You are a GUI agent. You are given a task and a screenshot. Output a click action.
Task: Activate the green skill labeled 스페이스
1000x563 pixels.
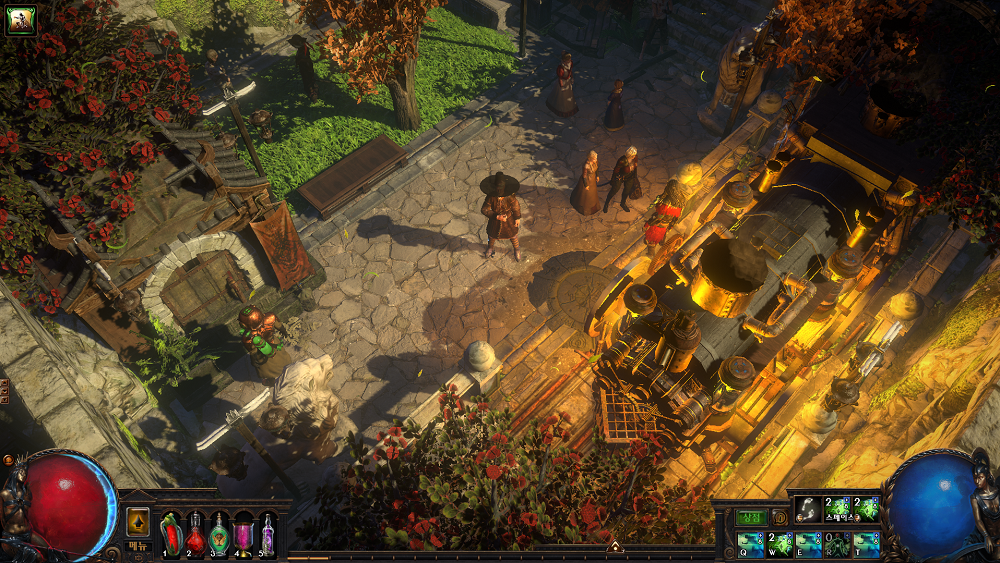(837, 509)
